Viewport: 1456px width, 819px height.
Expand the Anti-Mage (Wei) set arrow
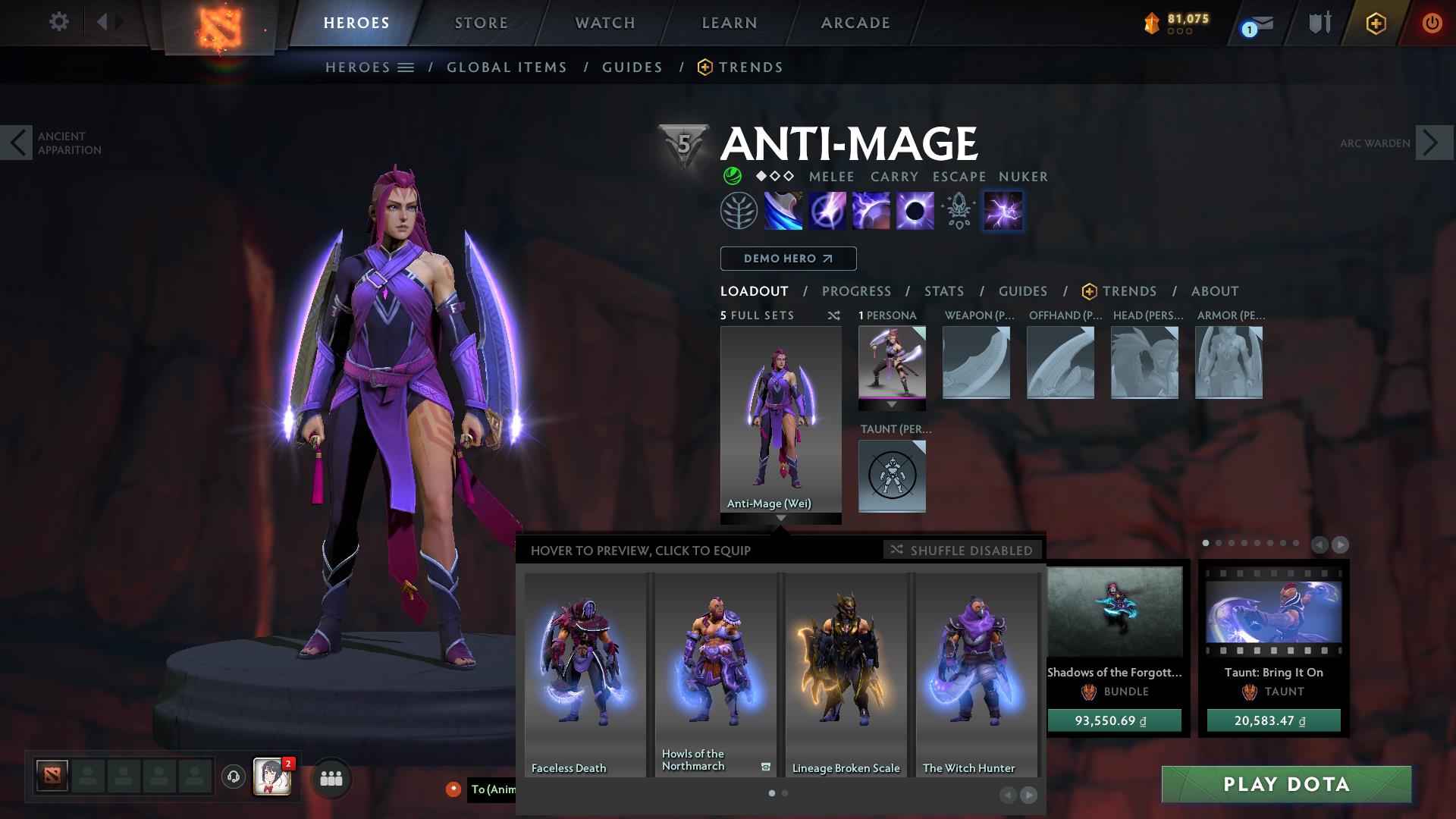point(780,519)
